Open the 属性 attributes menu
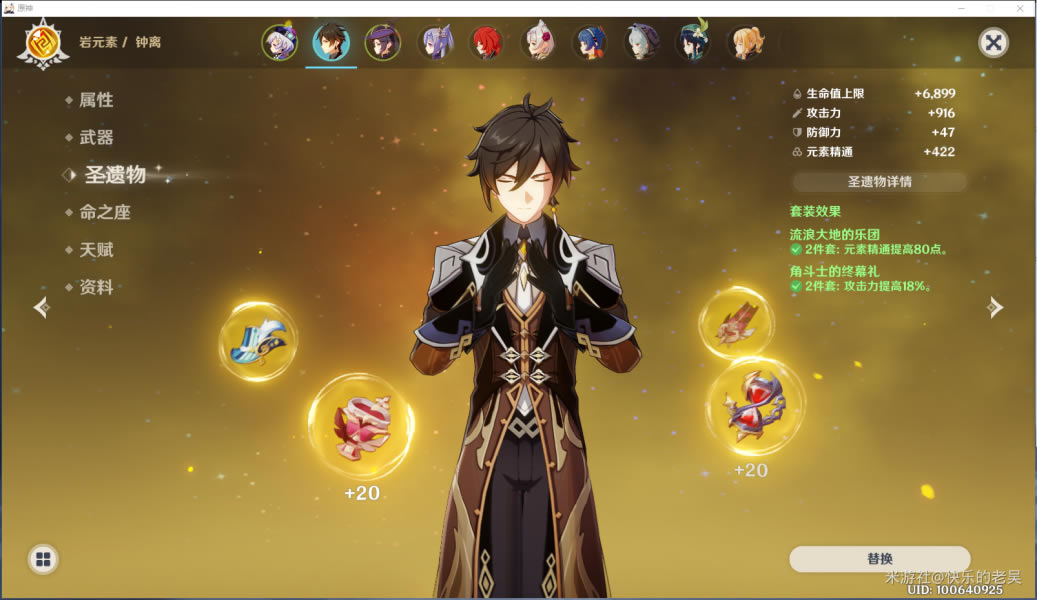Viewport: 1037px width, 600px height. (x=96, y=100)
